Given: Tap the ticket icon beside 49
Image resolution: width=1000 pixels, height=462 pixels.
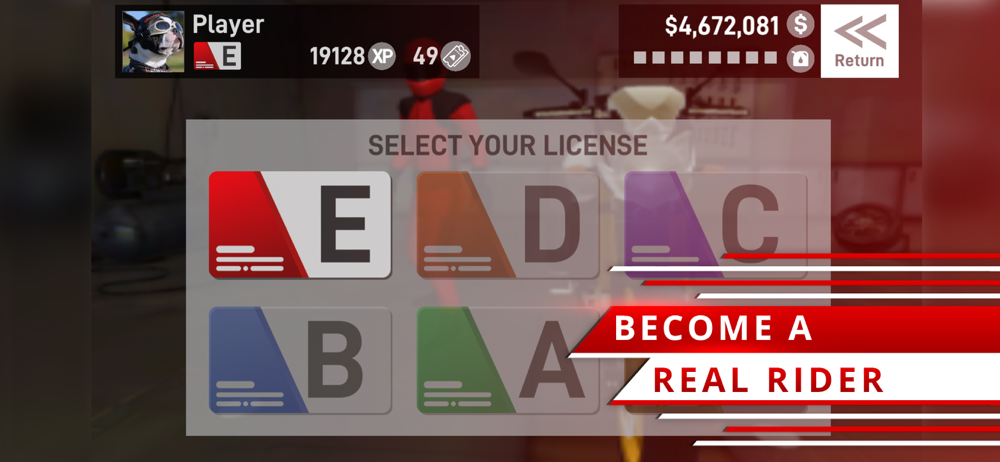Looking at the screenshot, I should coord(456,56).
